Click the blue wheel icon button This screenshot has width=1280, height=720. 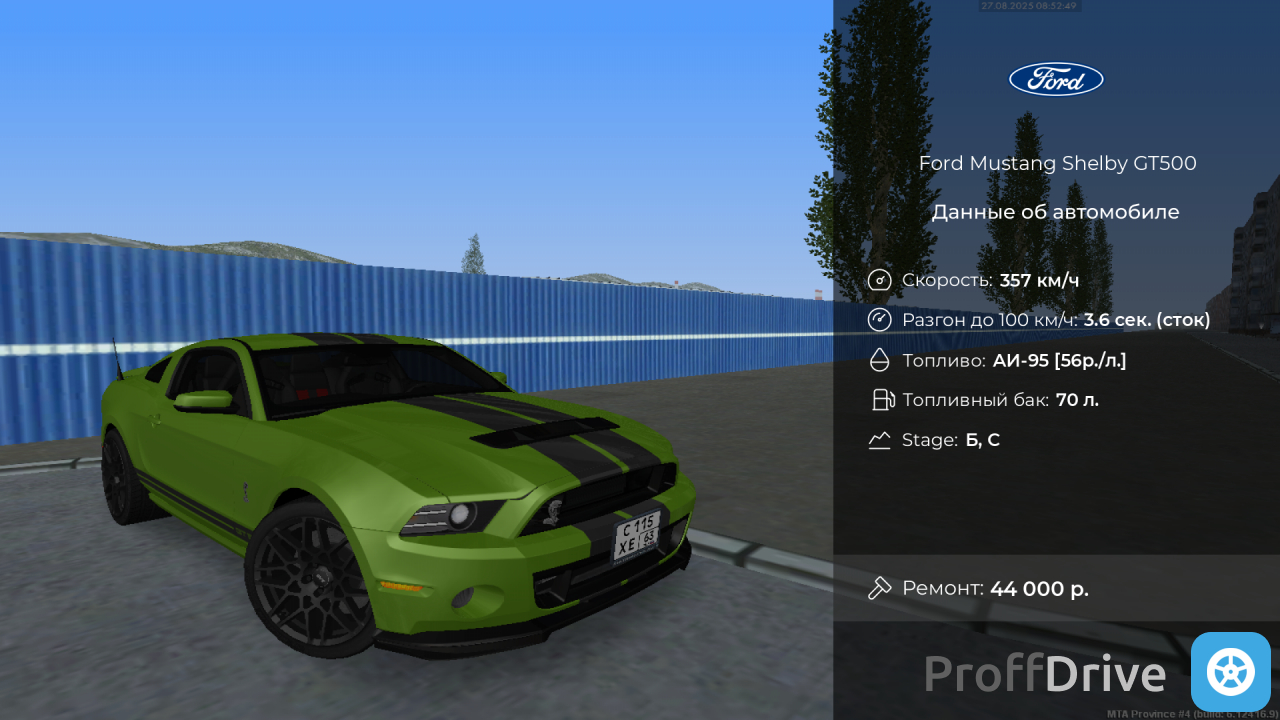click(x=1230, y=671)
